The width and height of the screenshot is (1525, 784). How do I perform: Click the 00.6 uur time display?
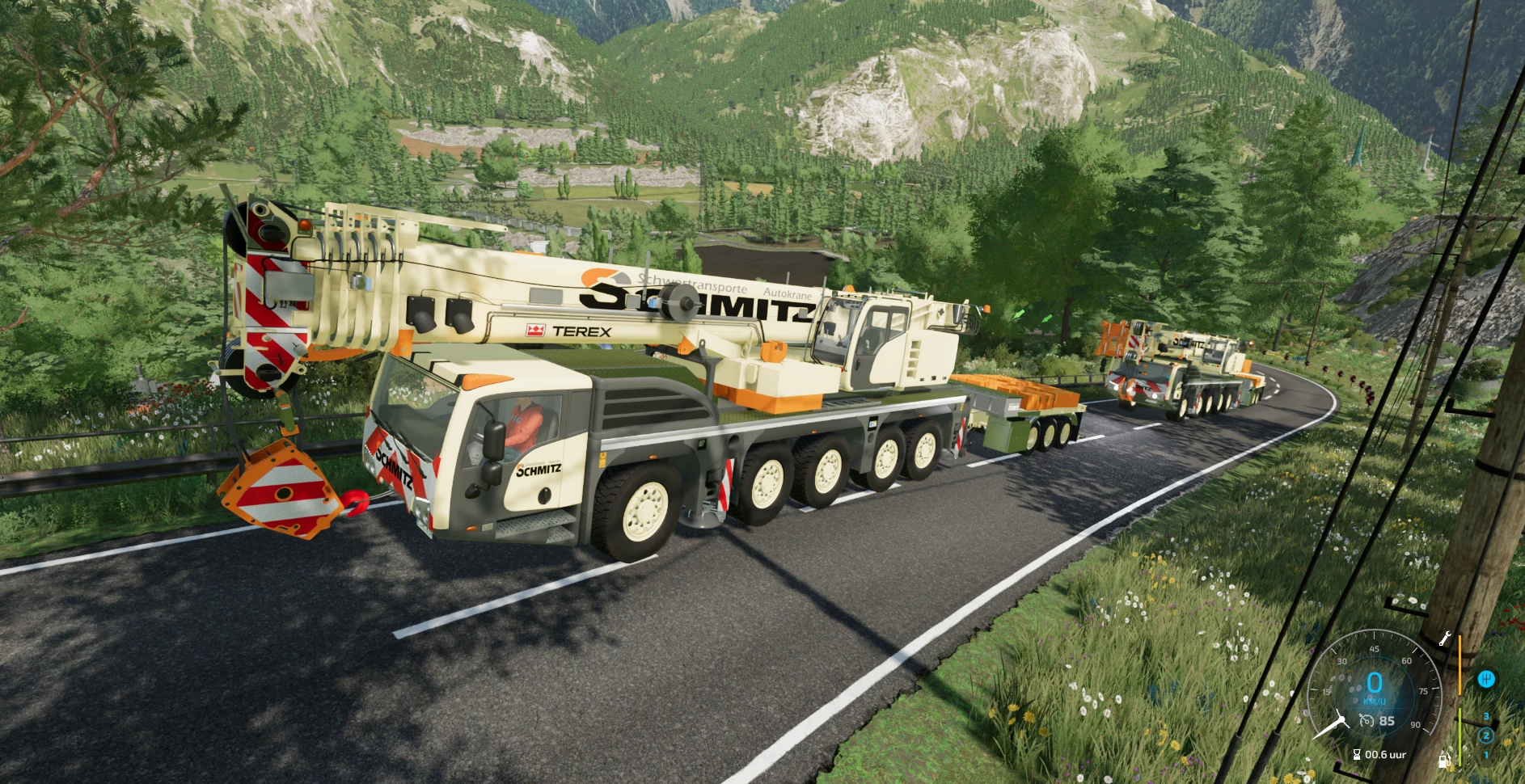point(1384,755)
